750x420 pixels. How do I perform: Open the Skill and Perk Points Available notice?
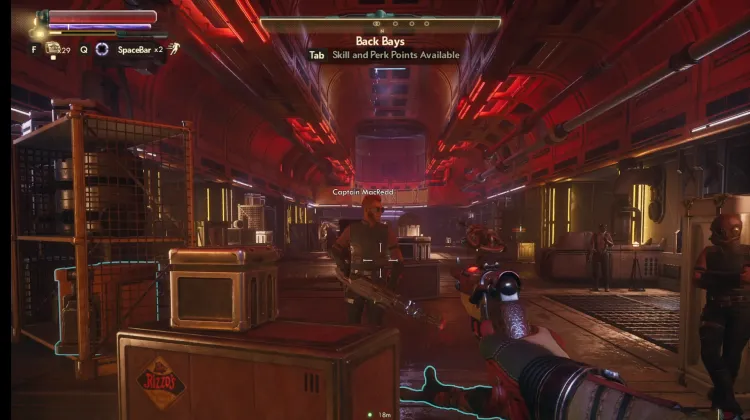[395, 55]
